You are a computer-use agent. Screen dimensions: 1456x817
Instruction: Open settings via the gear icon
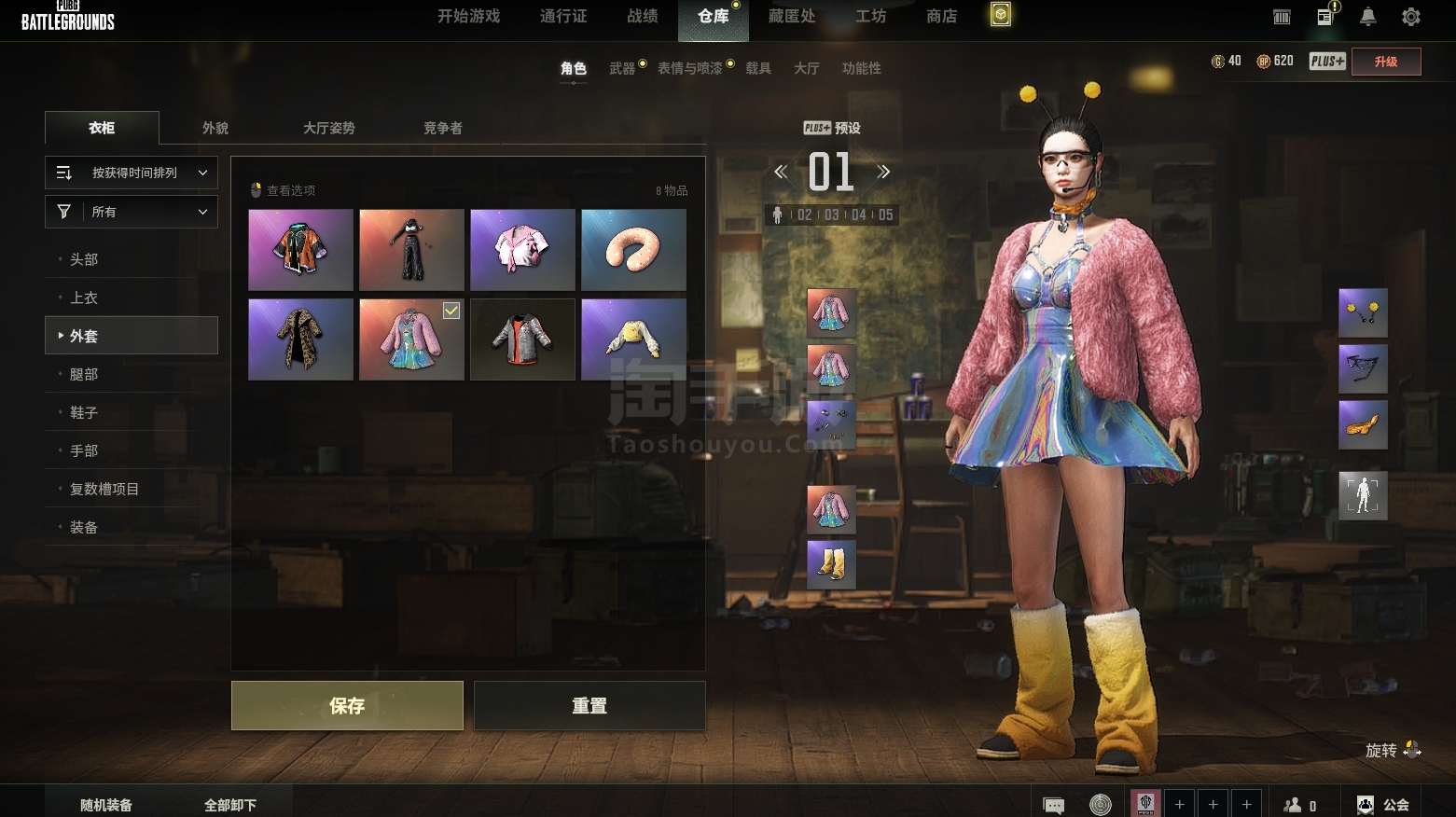[1411, 17]
